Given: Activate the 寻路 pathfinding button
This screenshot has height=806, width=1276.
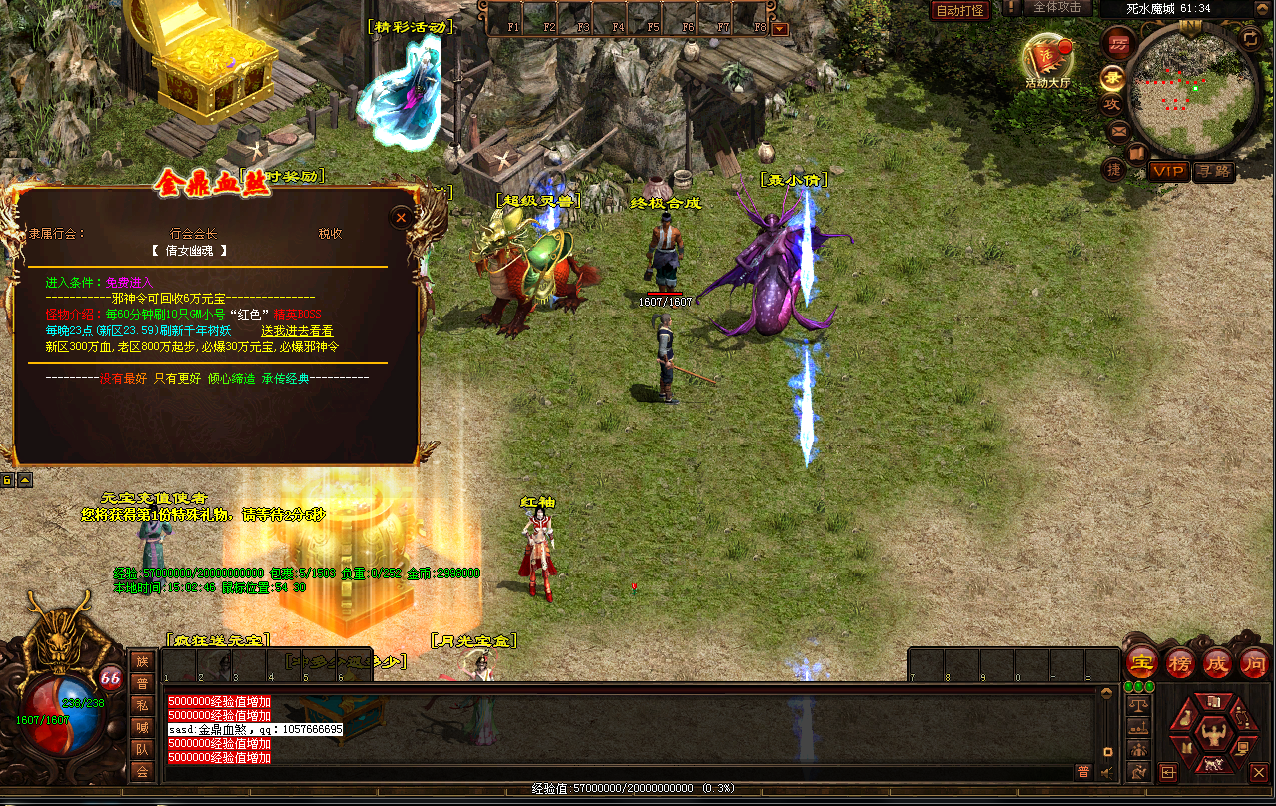Looking at the screenshot, I should (x=1214, y=171).
